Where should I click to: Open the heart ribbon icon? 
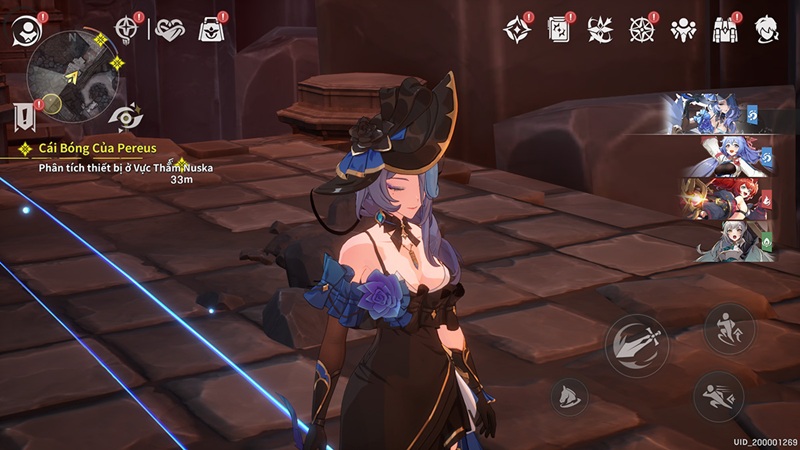[x=172, y=29]
